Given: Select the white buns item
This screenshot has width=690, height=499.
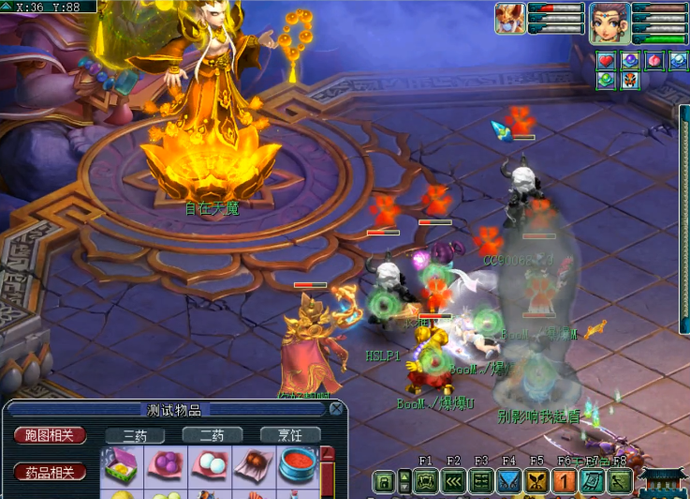Looking at the screenshot, I should tap(209, 465).
